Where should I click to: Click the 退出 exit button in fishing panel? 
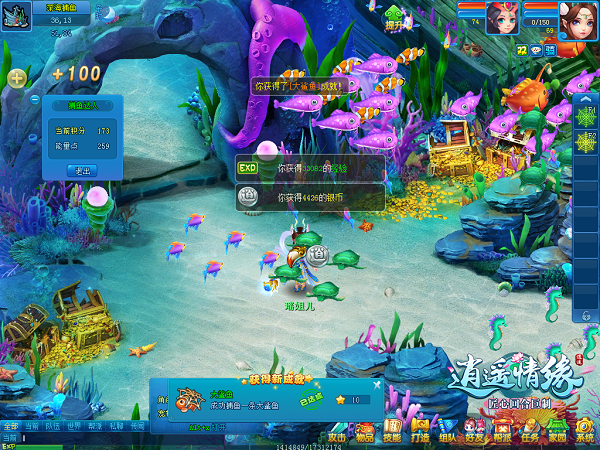[80, 171]
